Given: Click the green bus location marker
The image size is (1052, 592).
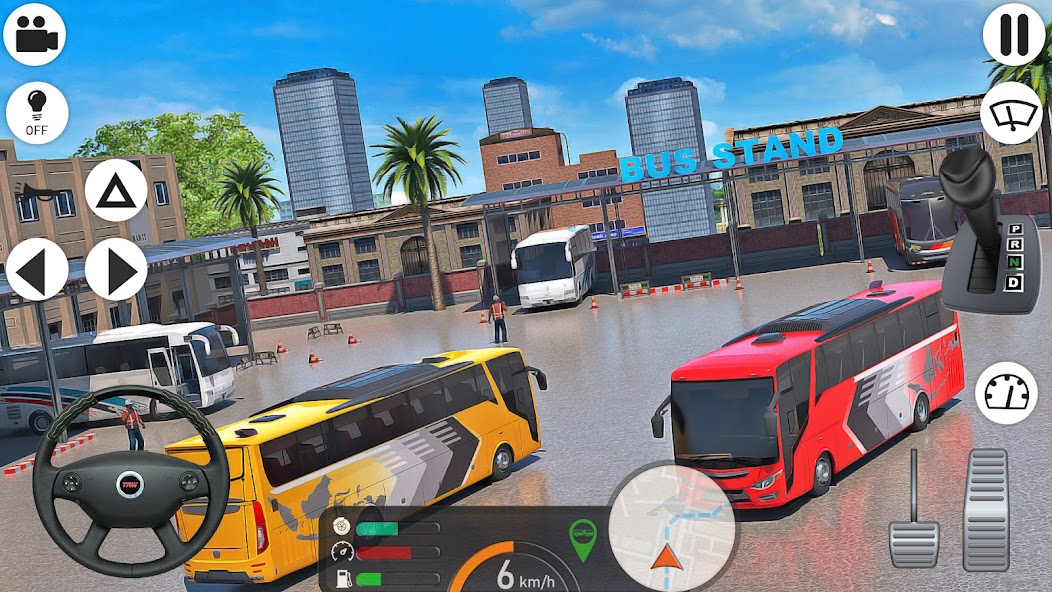Looking at the screenshot, I should [x=582, y=537].
